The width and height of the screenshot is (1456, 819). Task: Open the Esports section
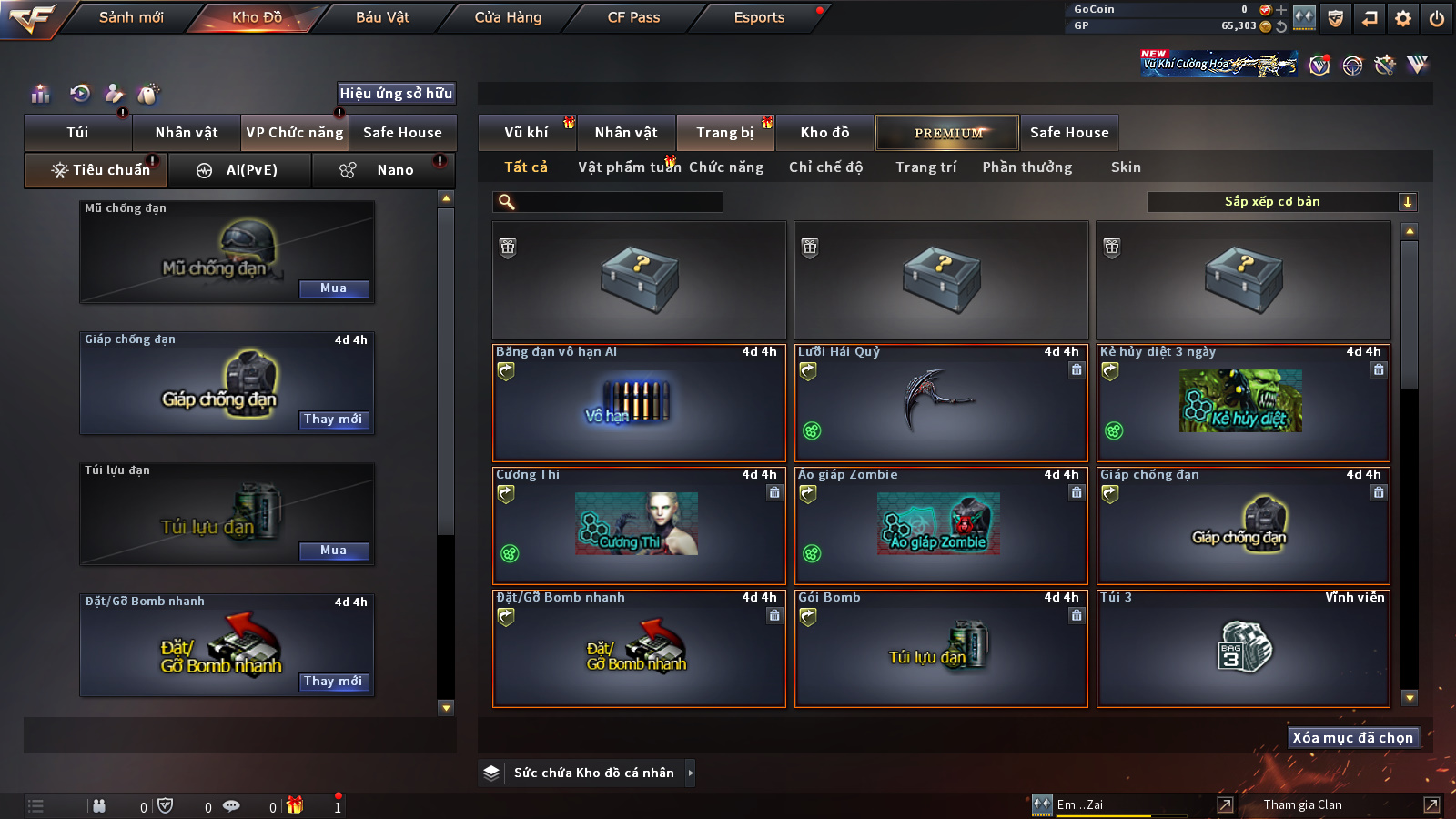(x=759, y=17)
